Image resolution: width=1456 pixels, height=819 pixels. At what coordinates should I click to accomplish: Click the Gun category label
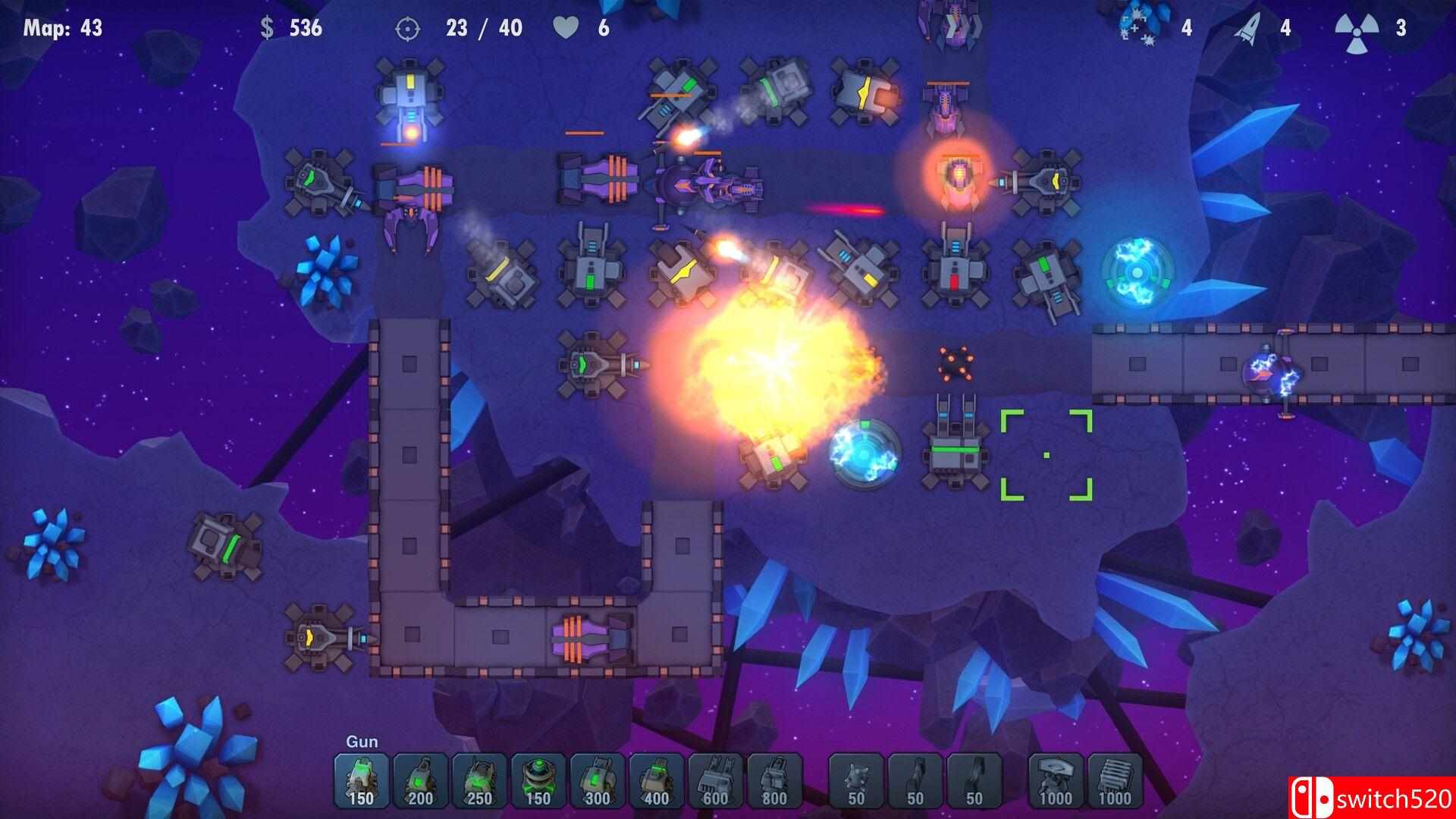pyautogui.click(x=362, y=743)
